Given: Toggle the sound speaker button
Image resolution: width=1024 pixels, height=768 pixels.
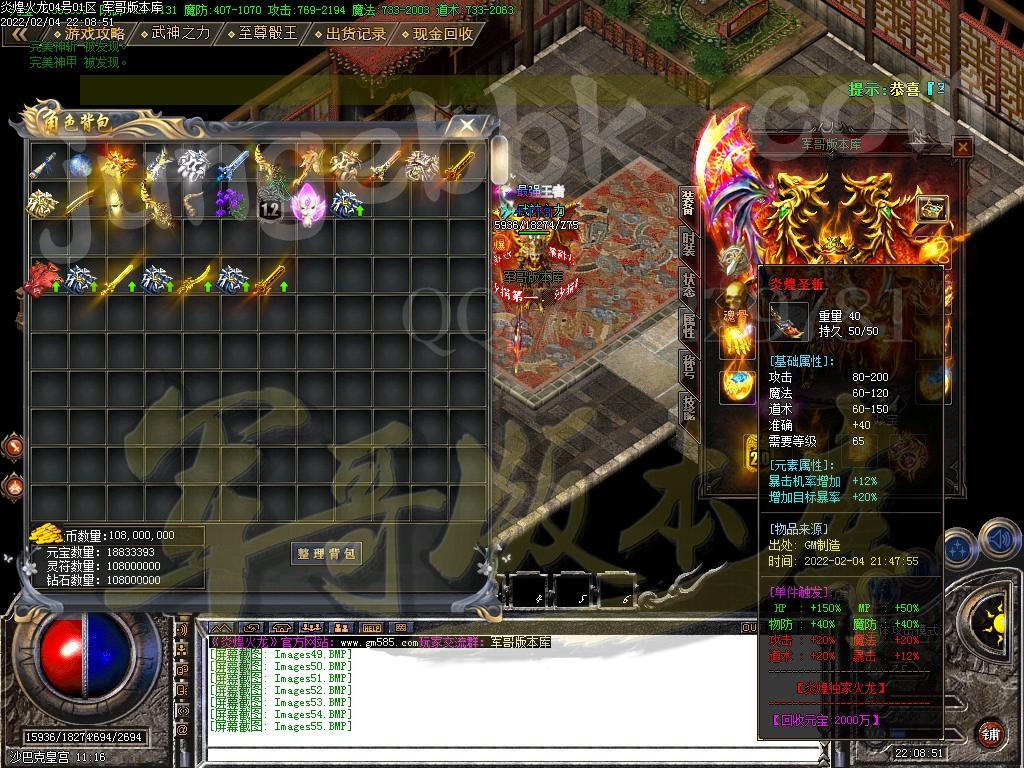Looking at the screenshot, I should [998, 537].
